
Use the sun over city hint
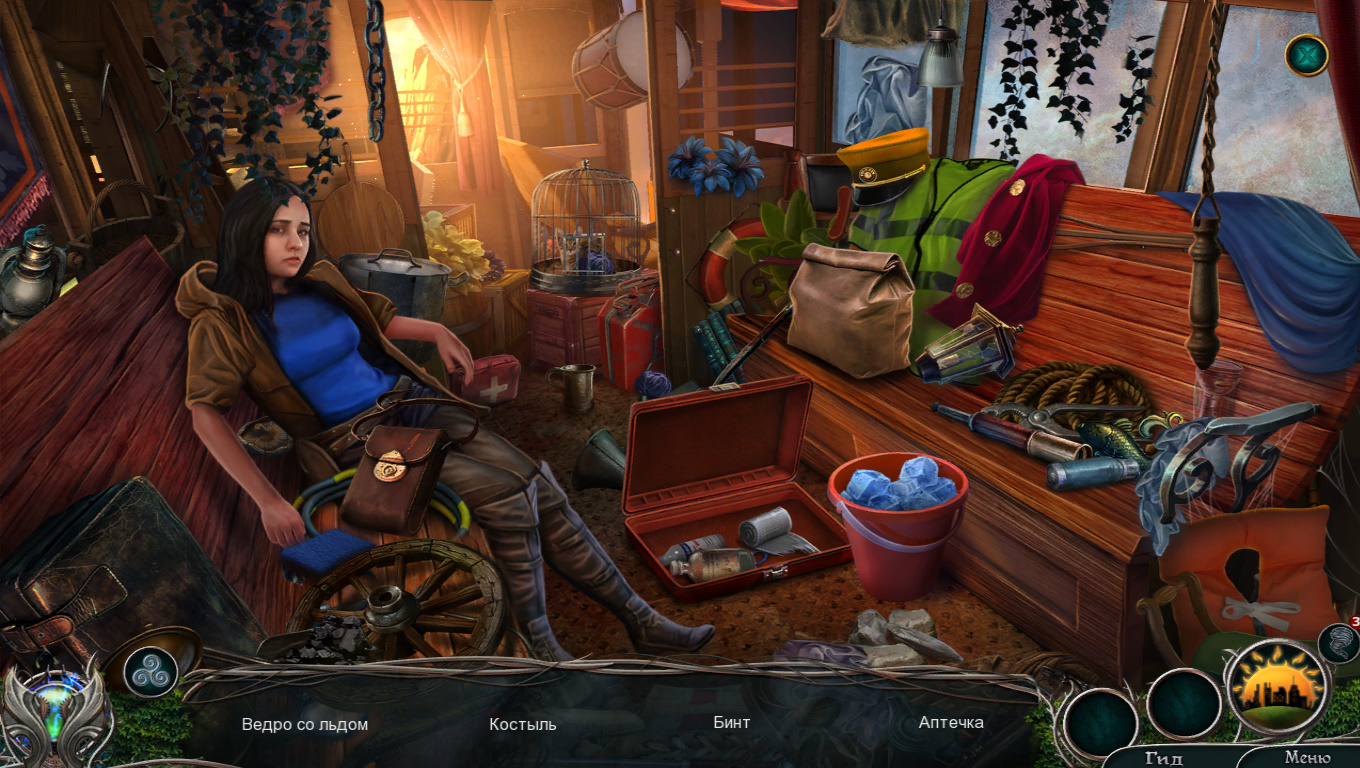(1277, 687)
